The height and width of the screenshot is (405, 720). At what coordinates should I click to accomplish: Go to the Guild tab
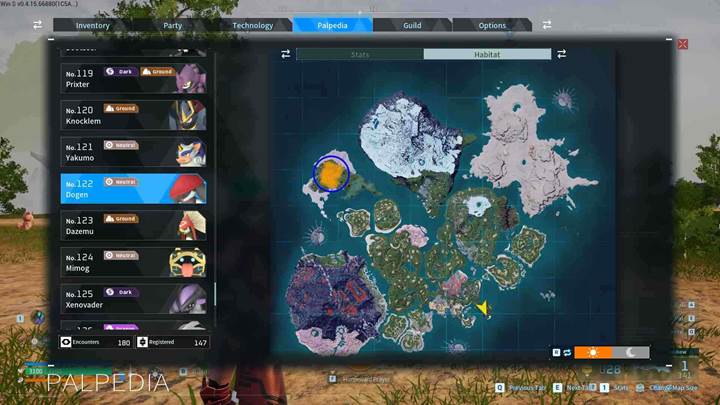coord(412,25)
